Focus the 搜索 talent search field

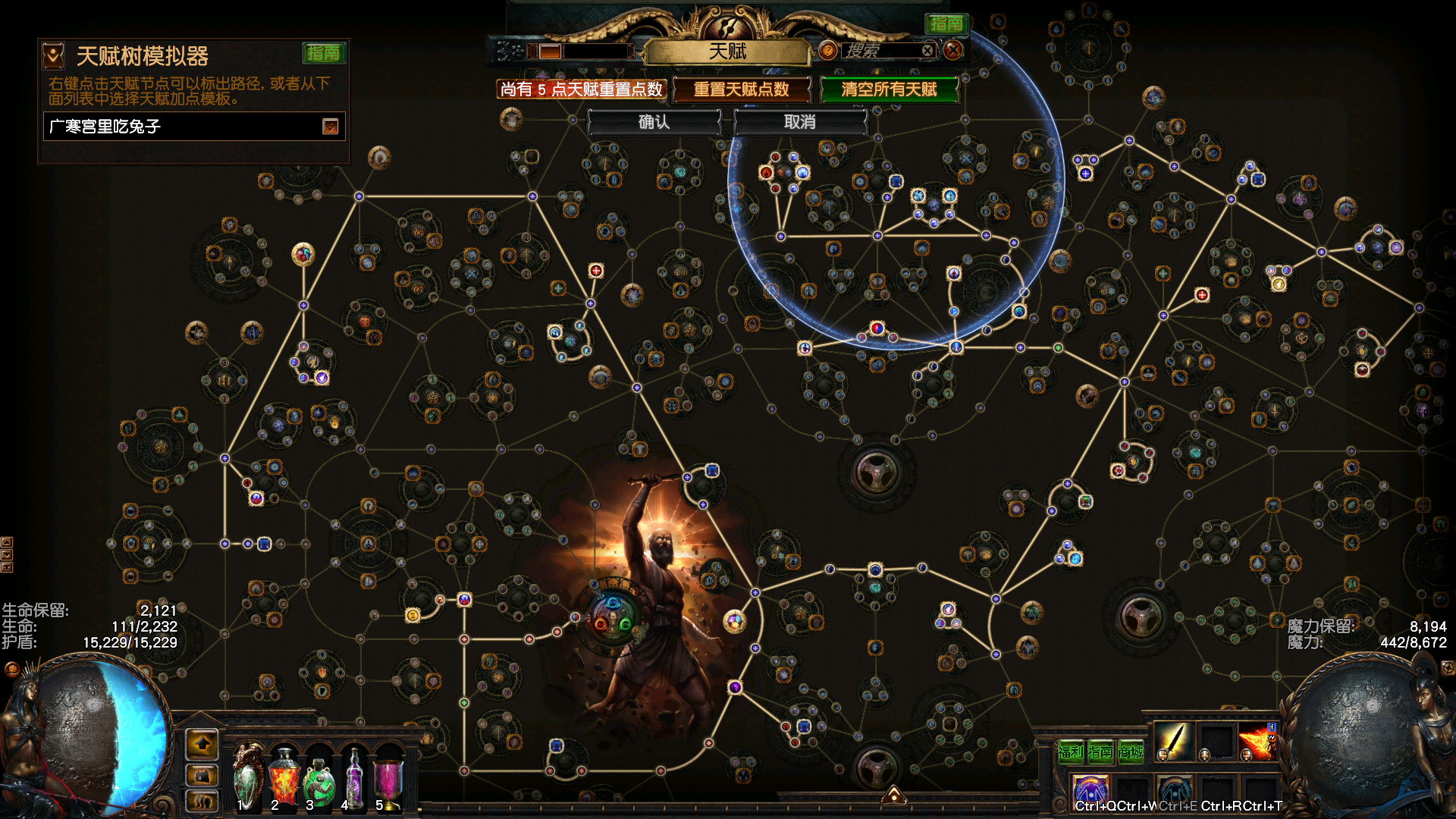tap(880, 51)
